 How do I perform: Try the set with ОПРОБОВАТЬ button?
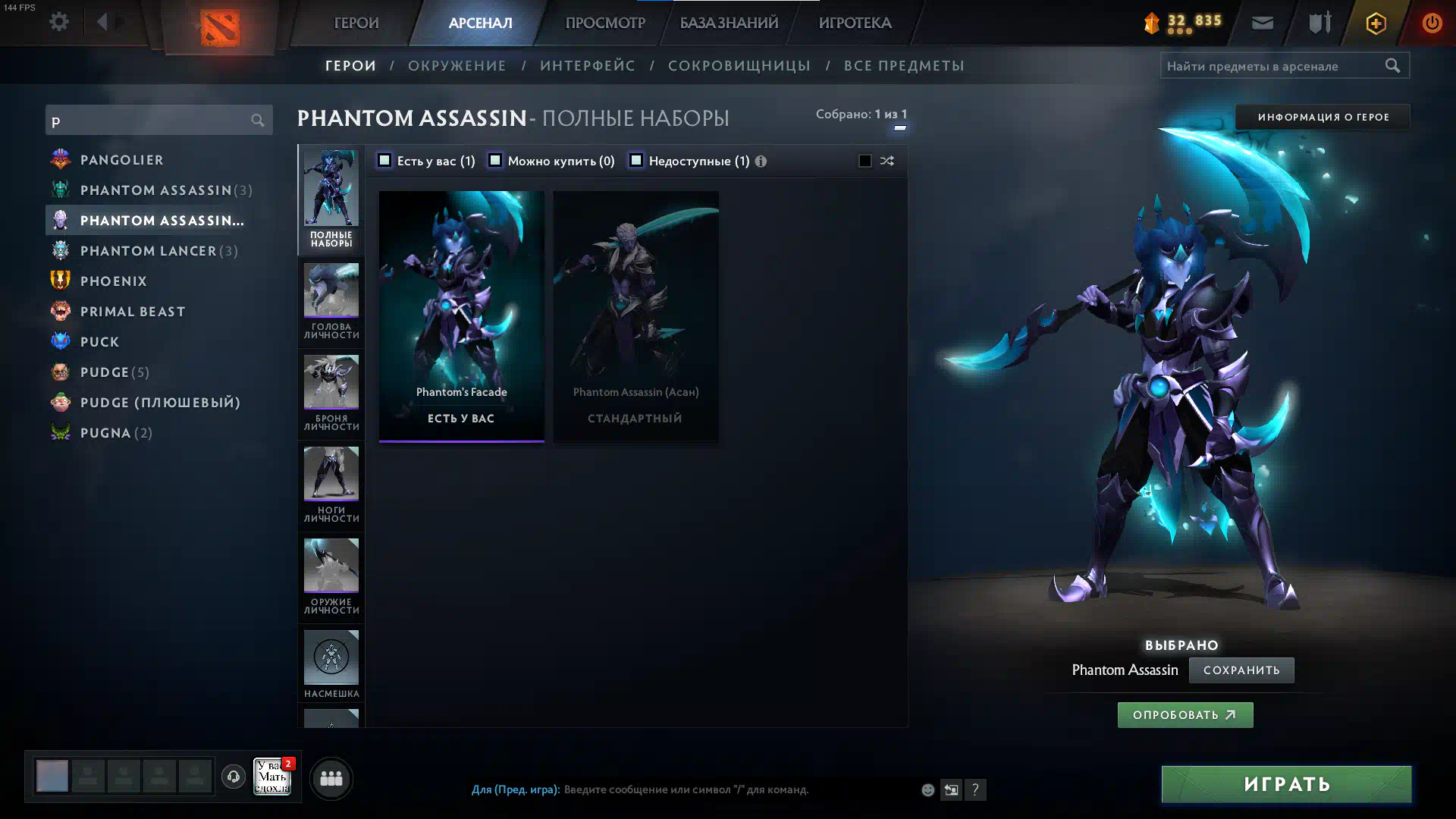point(1185,715)
